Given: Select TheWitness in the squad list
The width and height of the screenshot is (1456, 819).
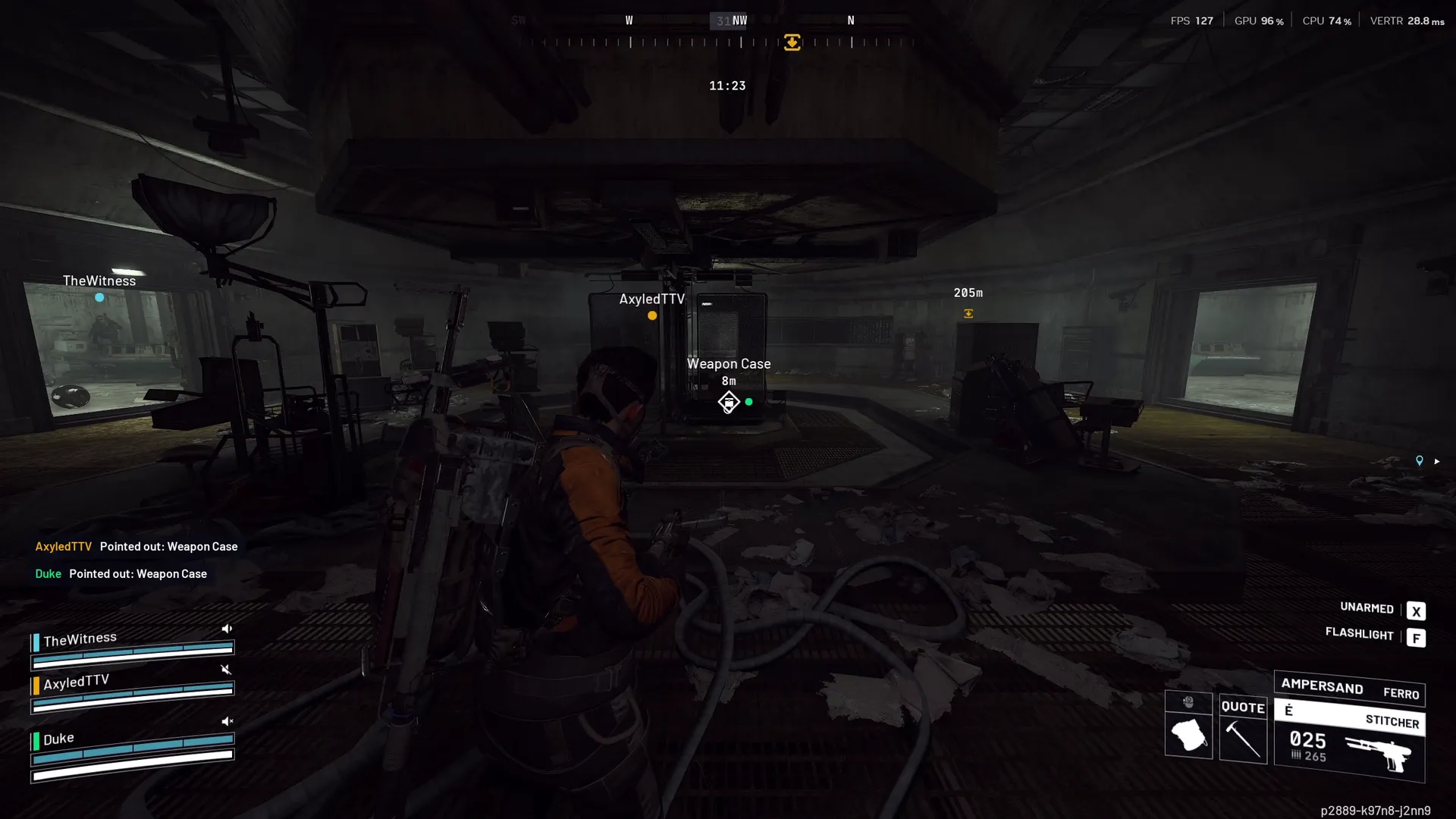Looking at the screenshot, I should 80,639.
